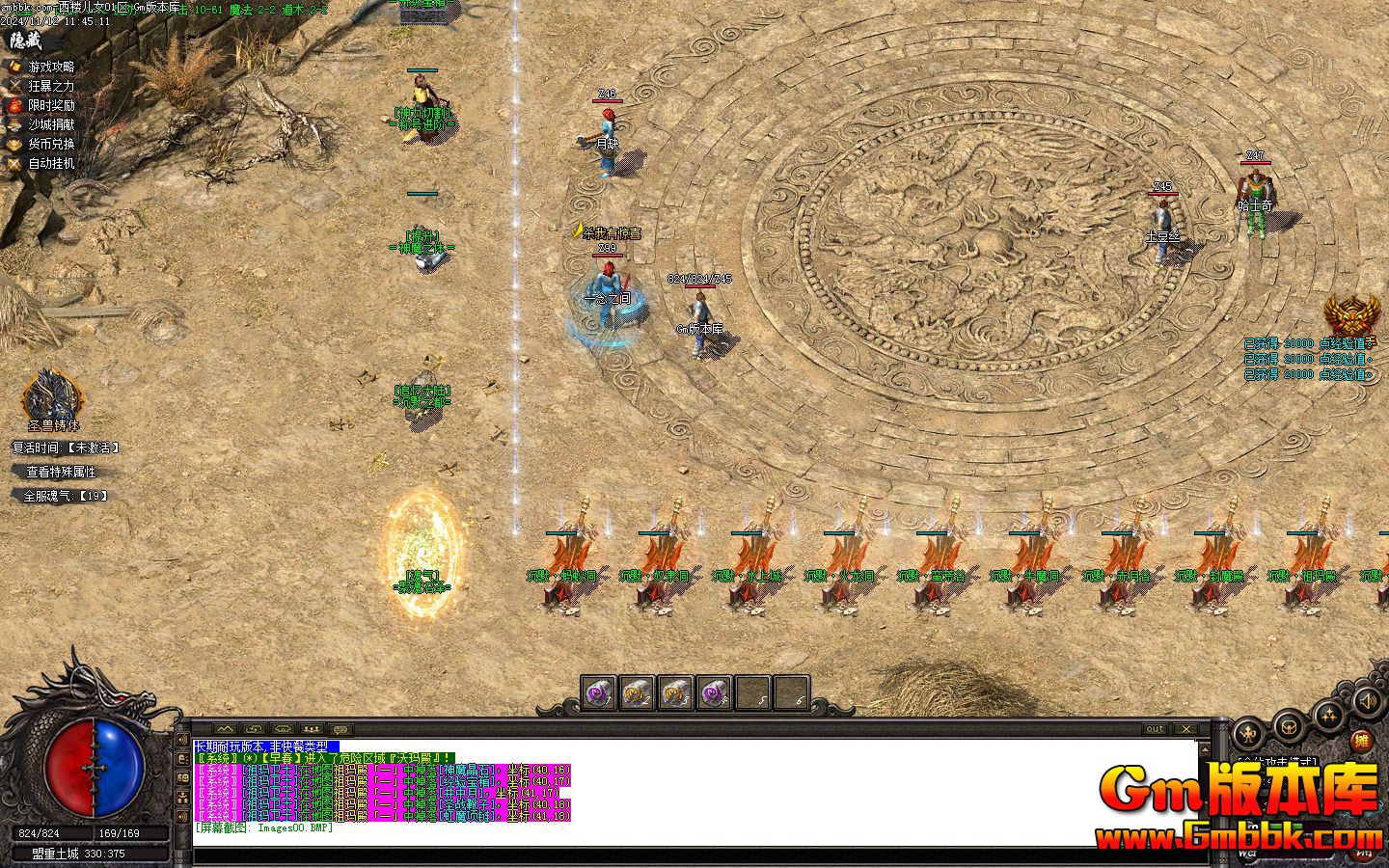Toggle sound with the speaker button
Screen dimensions: 1389x868
point(1366,701)
